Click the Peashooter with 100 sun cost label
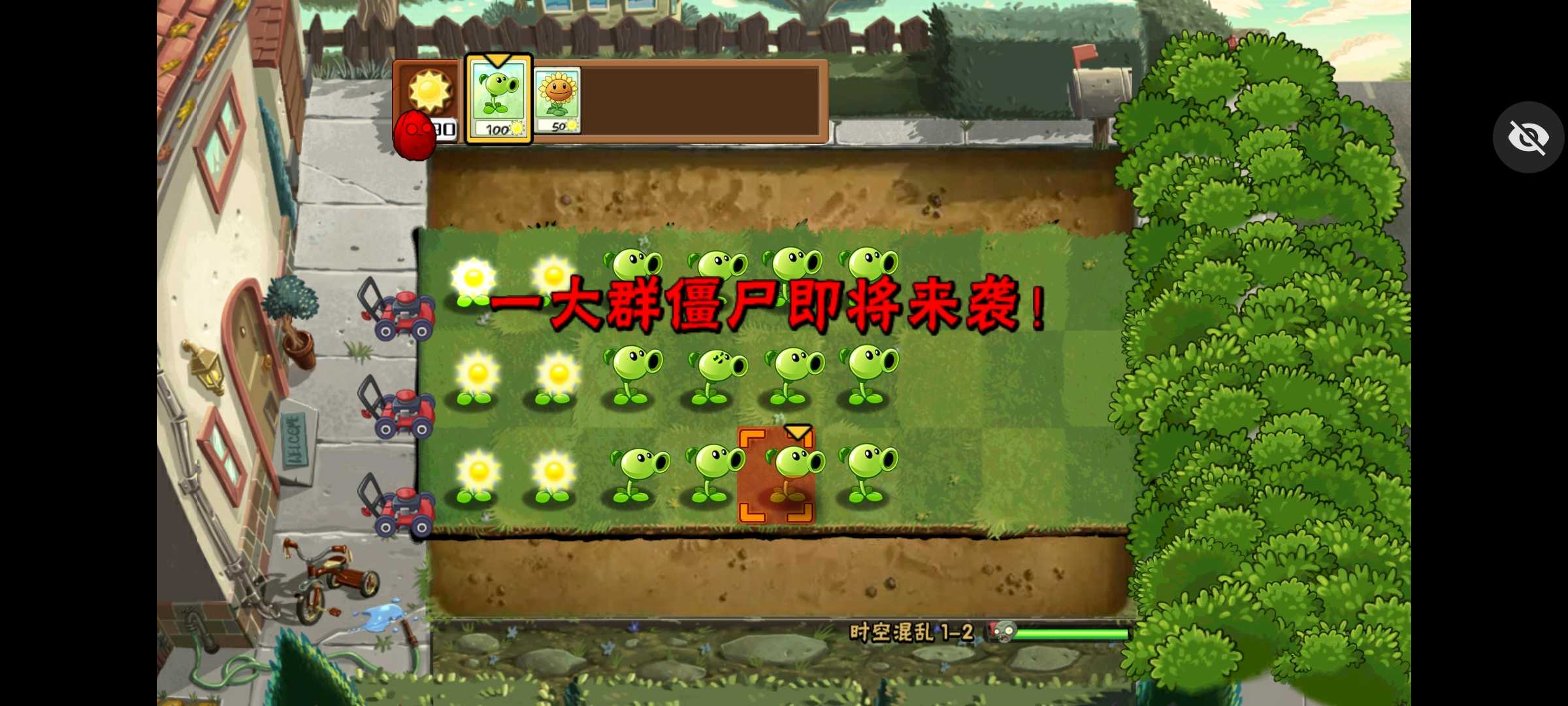Image resolution: width=1568 pixels, height=706 pixels. click(x=500, y=129)
